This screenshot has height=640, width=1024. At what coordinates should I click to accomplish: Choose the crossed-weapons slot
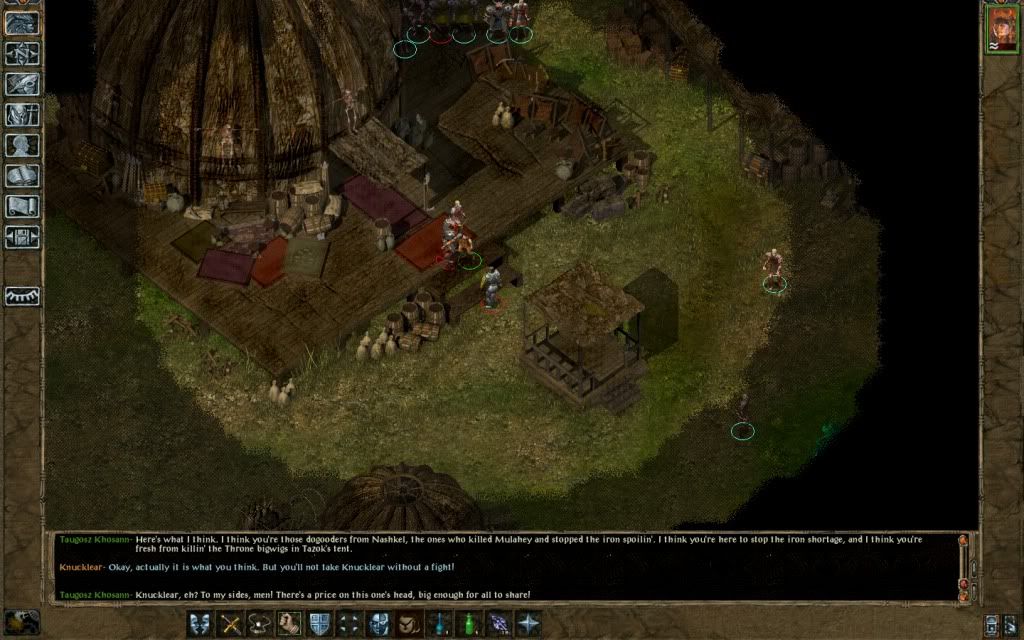point(231,624)
